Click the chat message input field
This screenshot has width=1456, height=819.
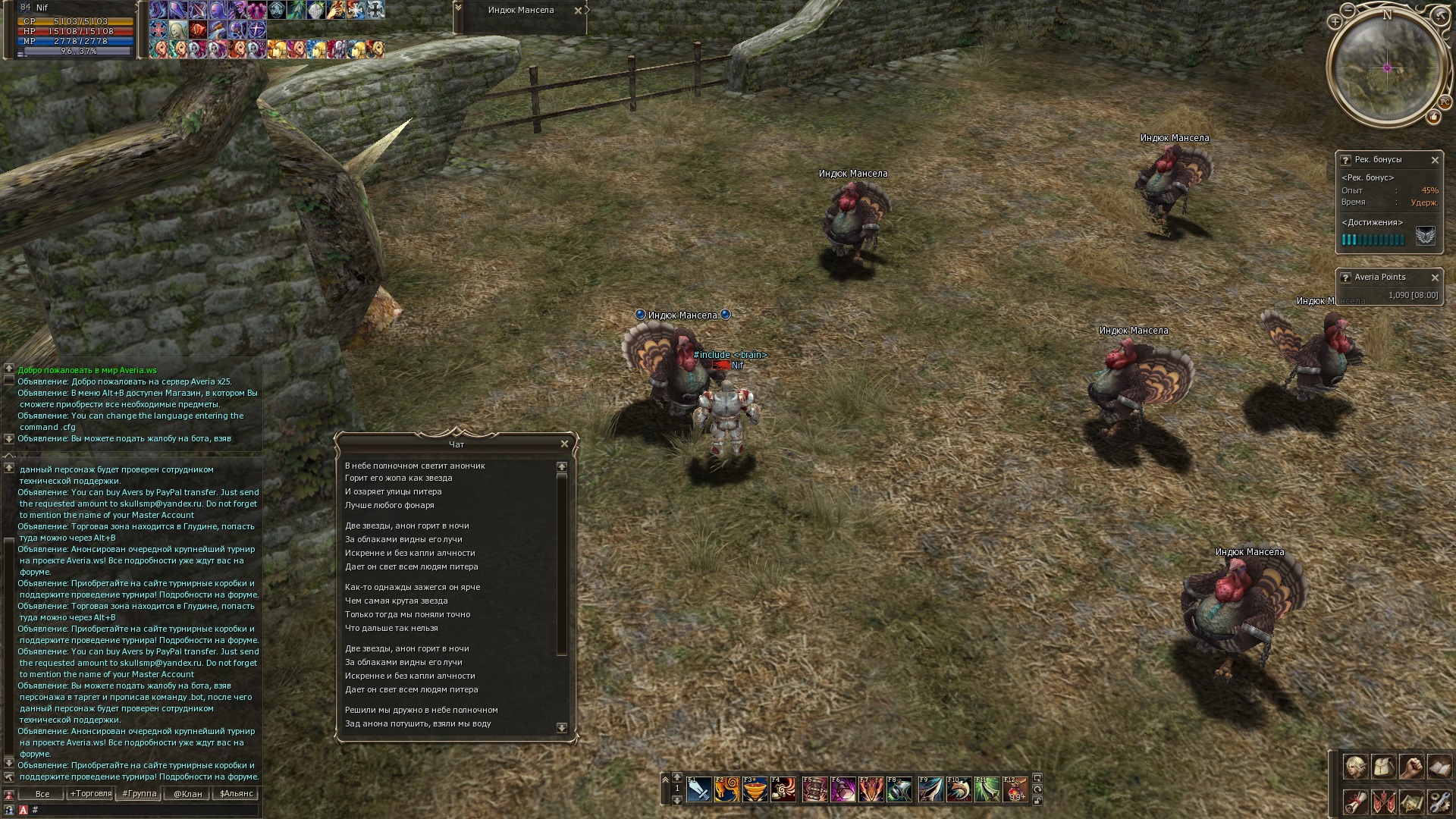coord(144,810)
